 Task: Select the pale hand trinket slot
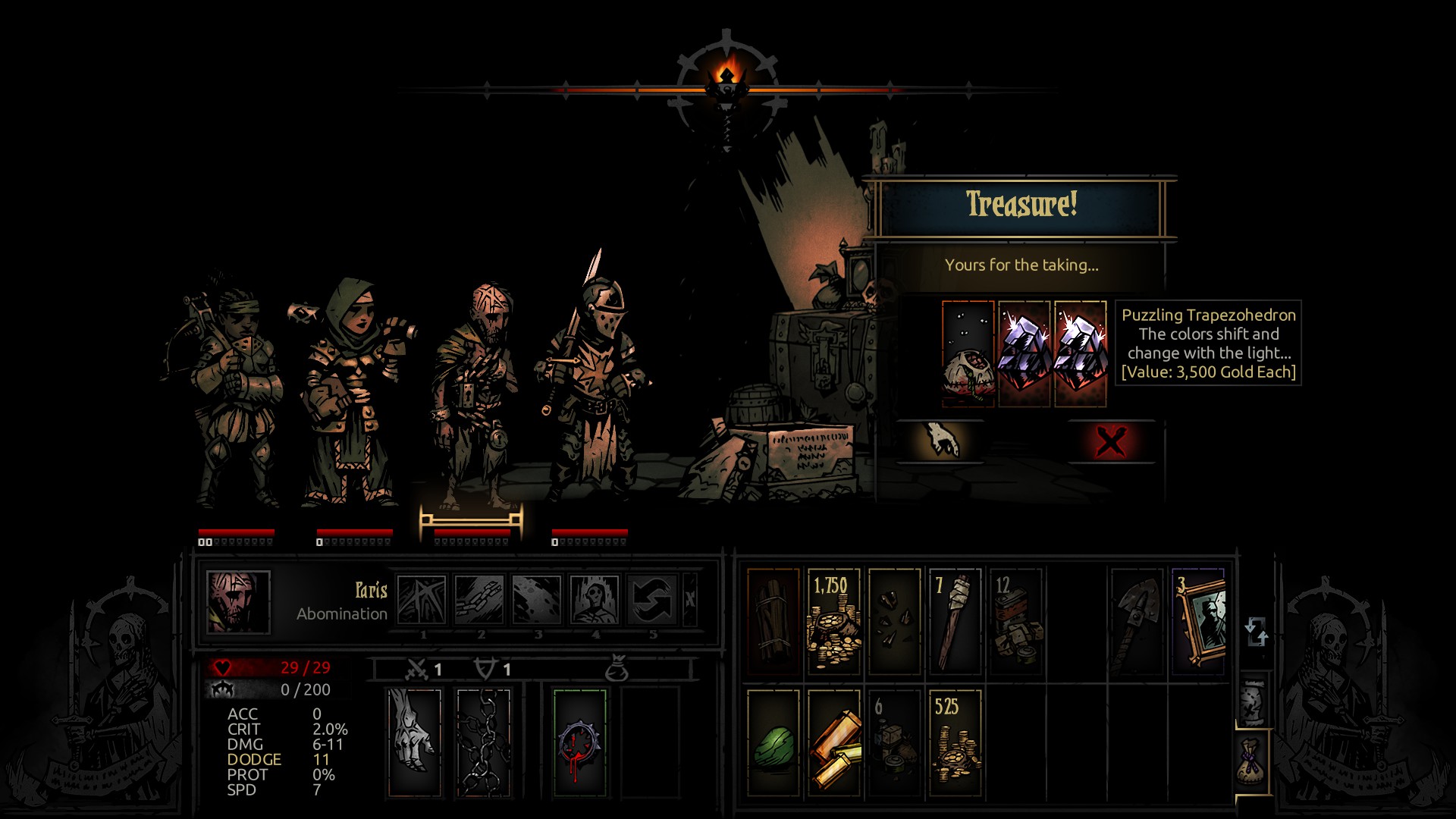tap(414, 742)
